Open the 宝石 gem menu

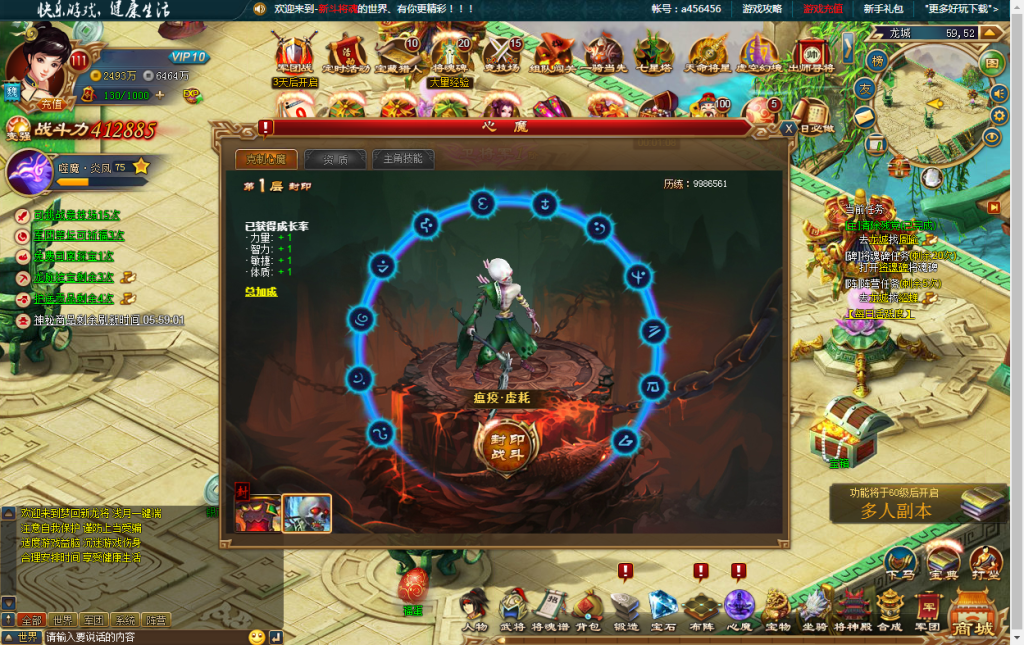pyautogui.click(x=663, y=610)
